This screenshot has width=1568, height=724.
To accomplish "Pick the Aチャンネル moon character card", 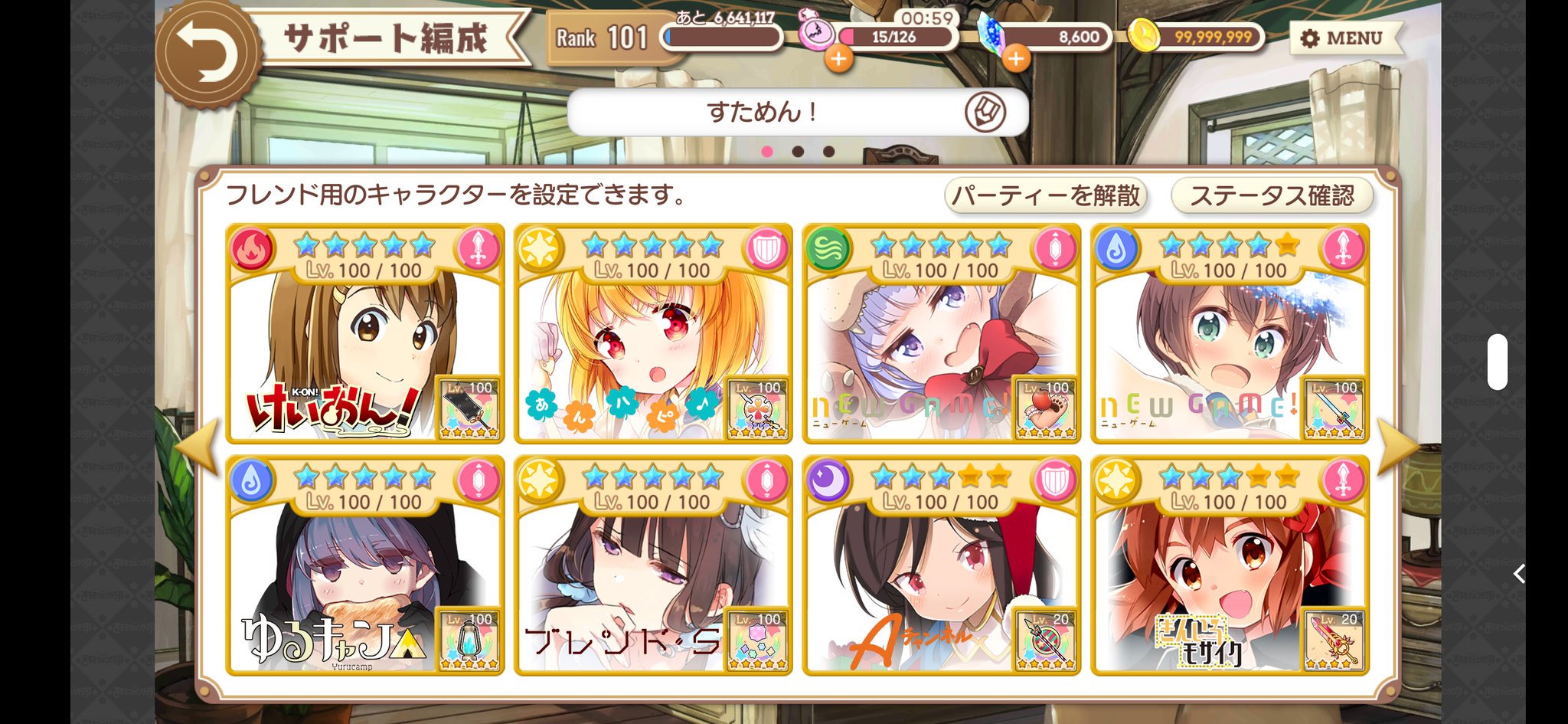I will click(x=941, y=565).
